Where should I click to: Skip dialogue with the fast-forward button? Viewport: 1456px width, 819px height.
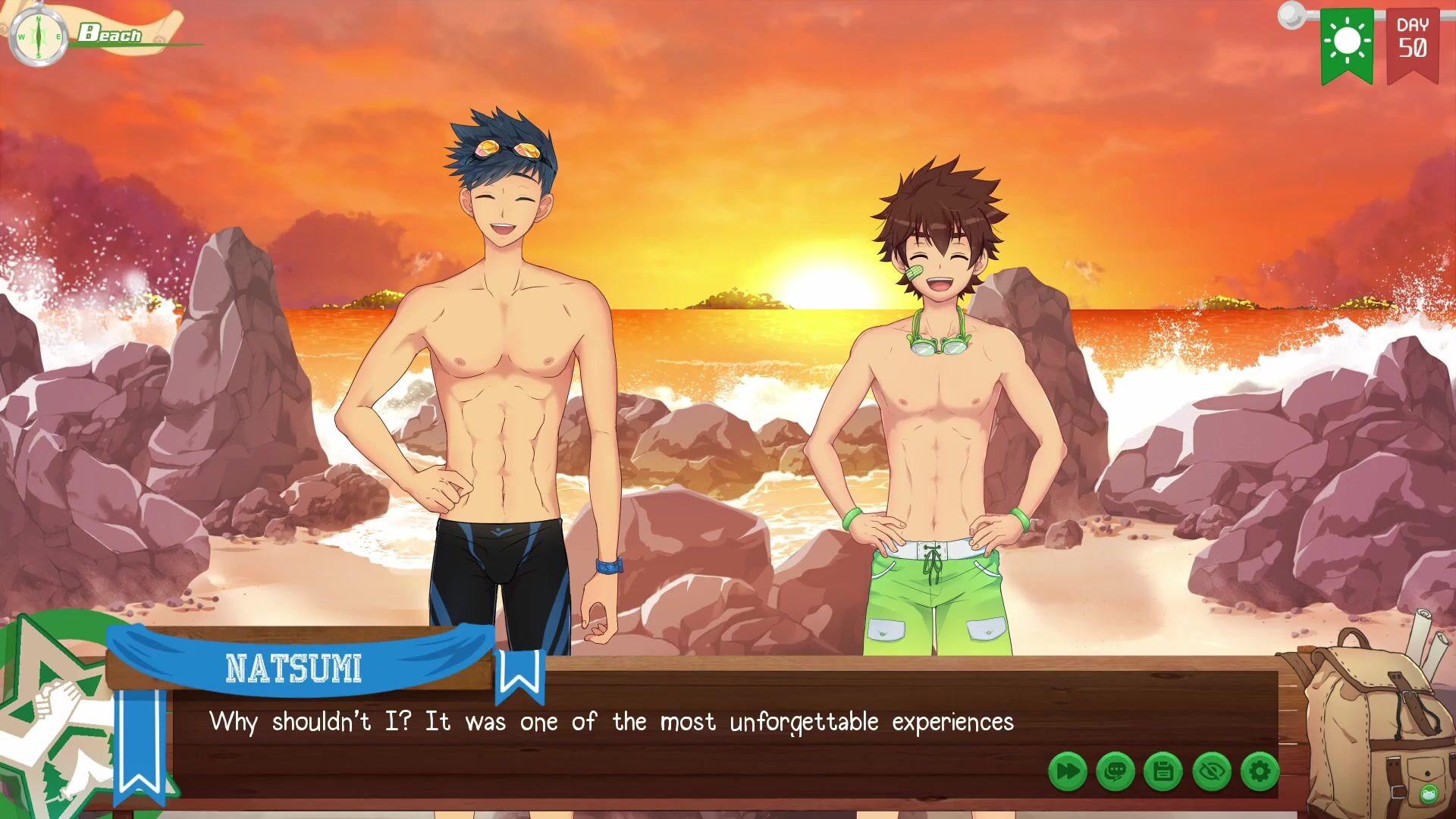(x=1068, y=772)
